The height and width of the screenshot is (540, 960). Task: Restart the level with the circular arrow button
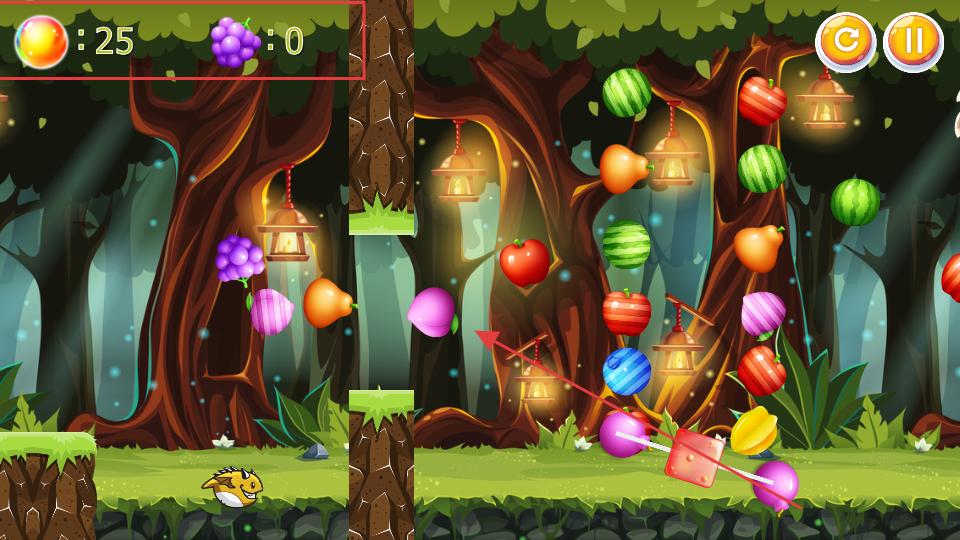point(845,41)
